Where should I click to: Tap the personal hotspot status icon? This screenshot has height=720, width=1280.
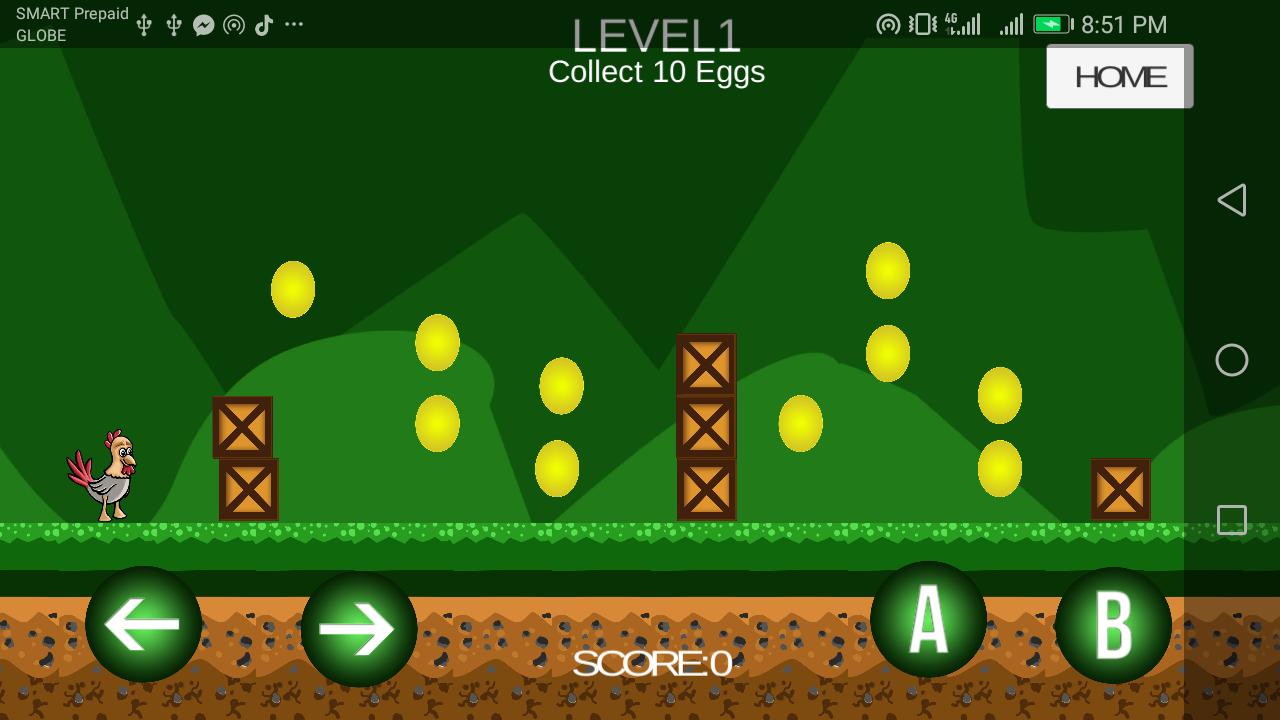tap(889, 23)
